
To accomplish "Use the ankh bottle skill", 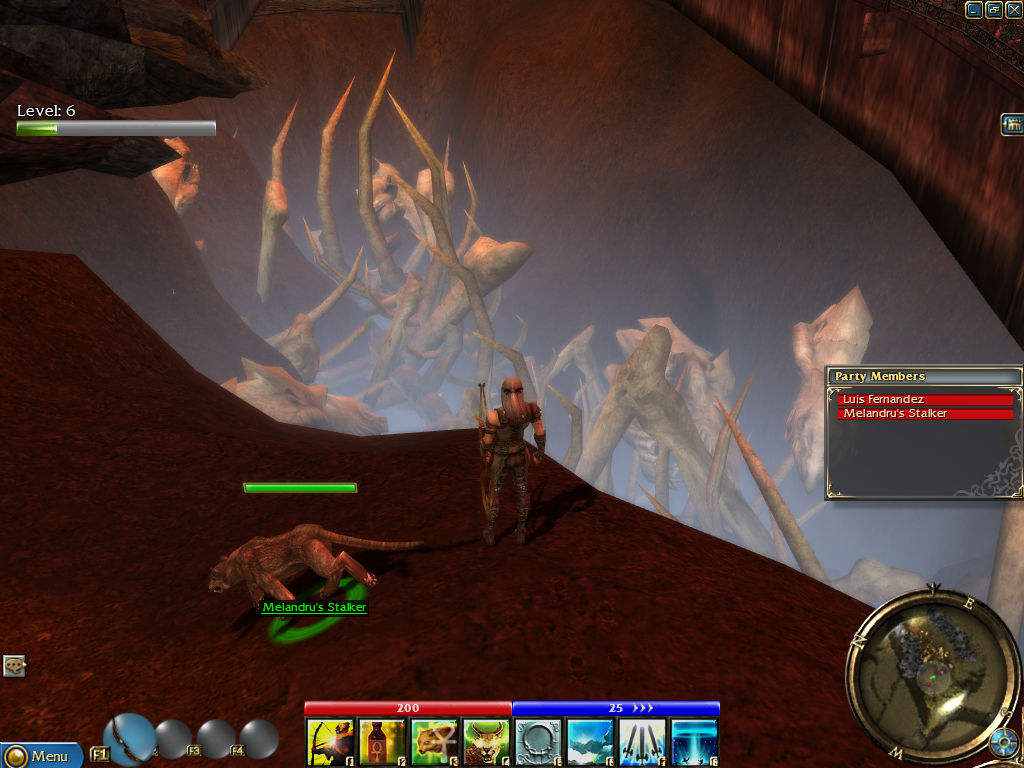I will pyautogui.click(x=382, y=742).
